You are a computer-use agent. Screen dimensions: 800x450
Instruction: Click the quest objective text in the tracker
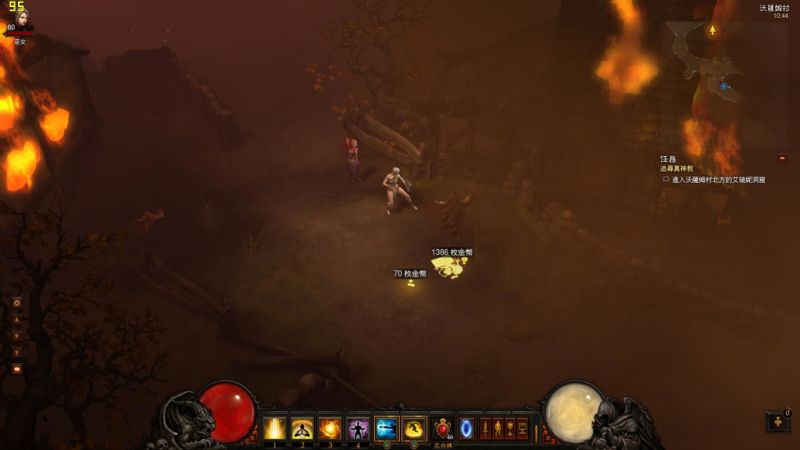point(718,180)
